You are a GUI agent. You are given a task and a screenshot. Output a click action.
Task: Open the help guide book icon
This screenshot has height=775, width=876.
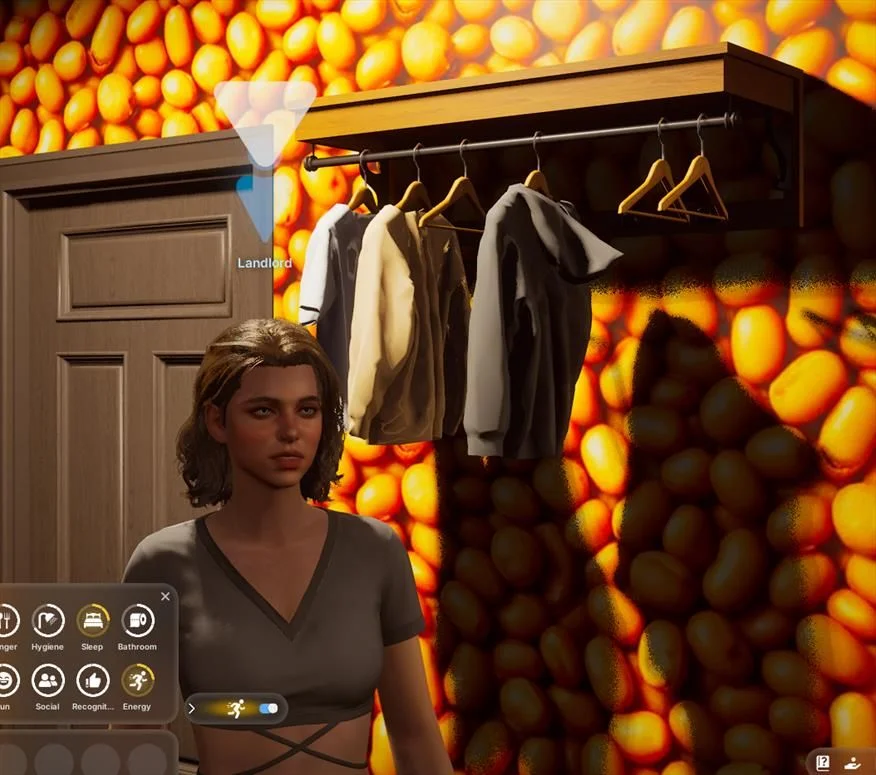click(x=823, y=762)
